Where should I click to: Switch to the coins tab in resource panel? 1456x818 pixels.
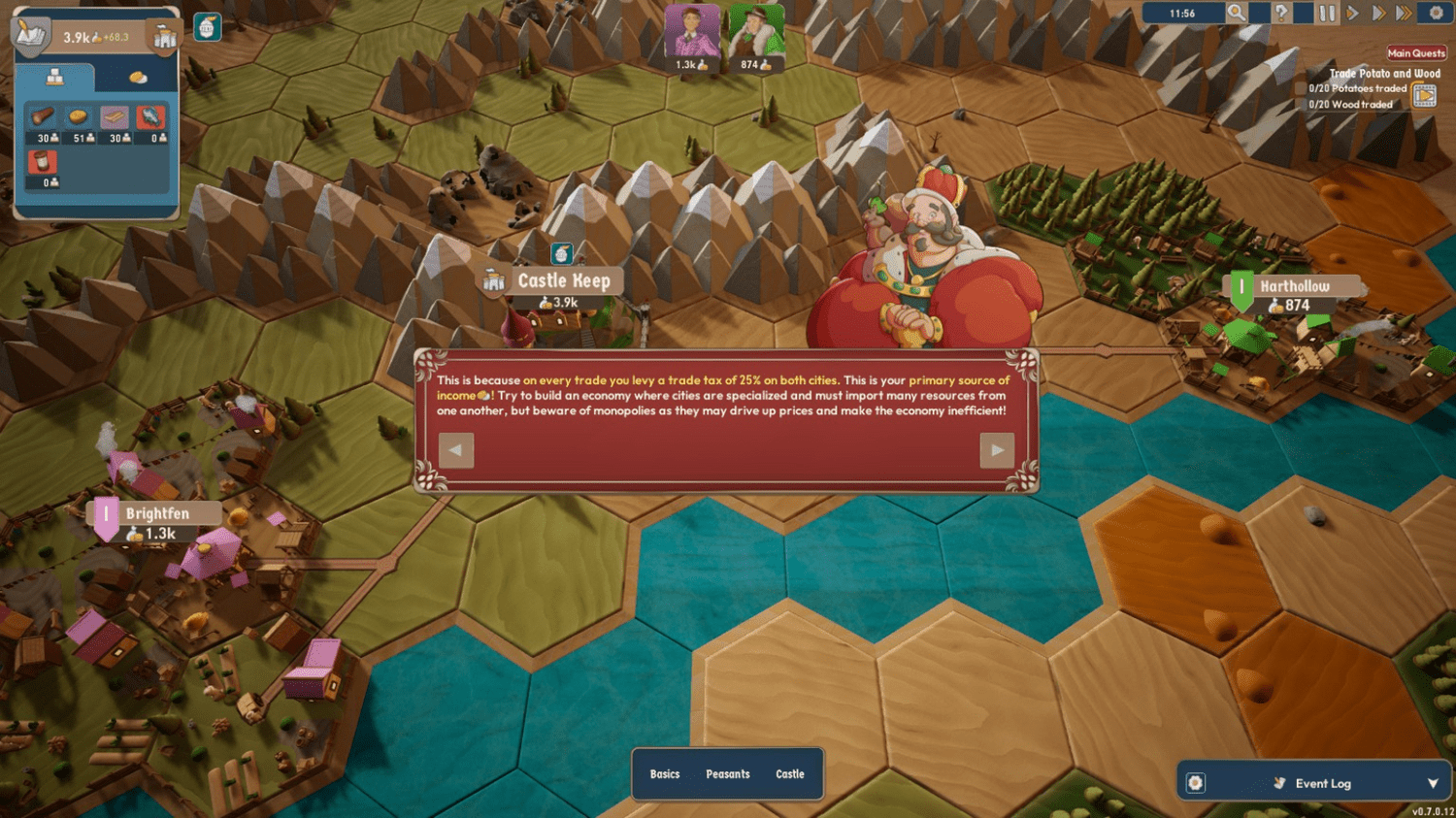tap(138, 78)
